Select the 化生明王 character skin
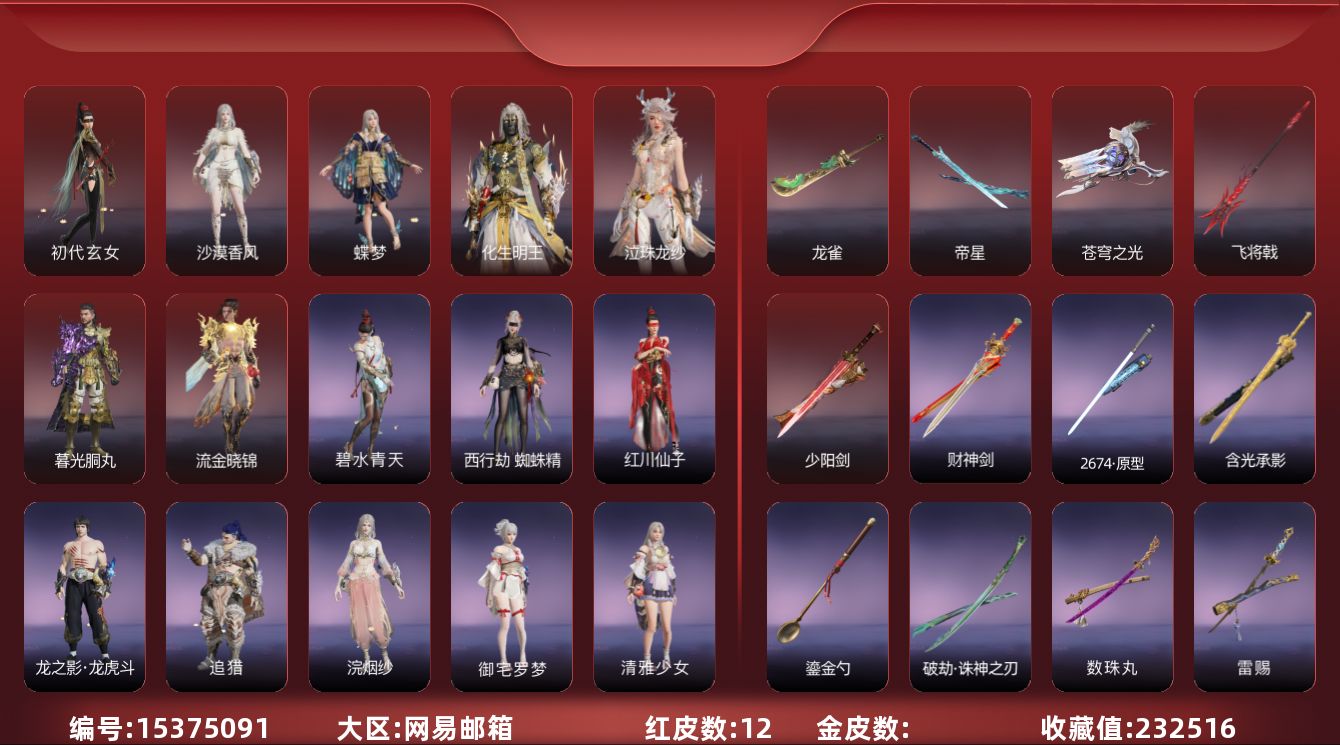 pyautogui.click(x=512, y=180)
